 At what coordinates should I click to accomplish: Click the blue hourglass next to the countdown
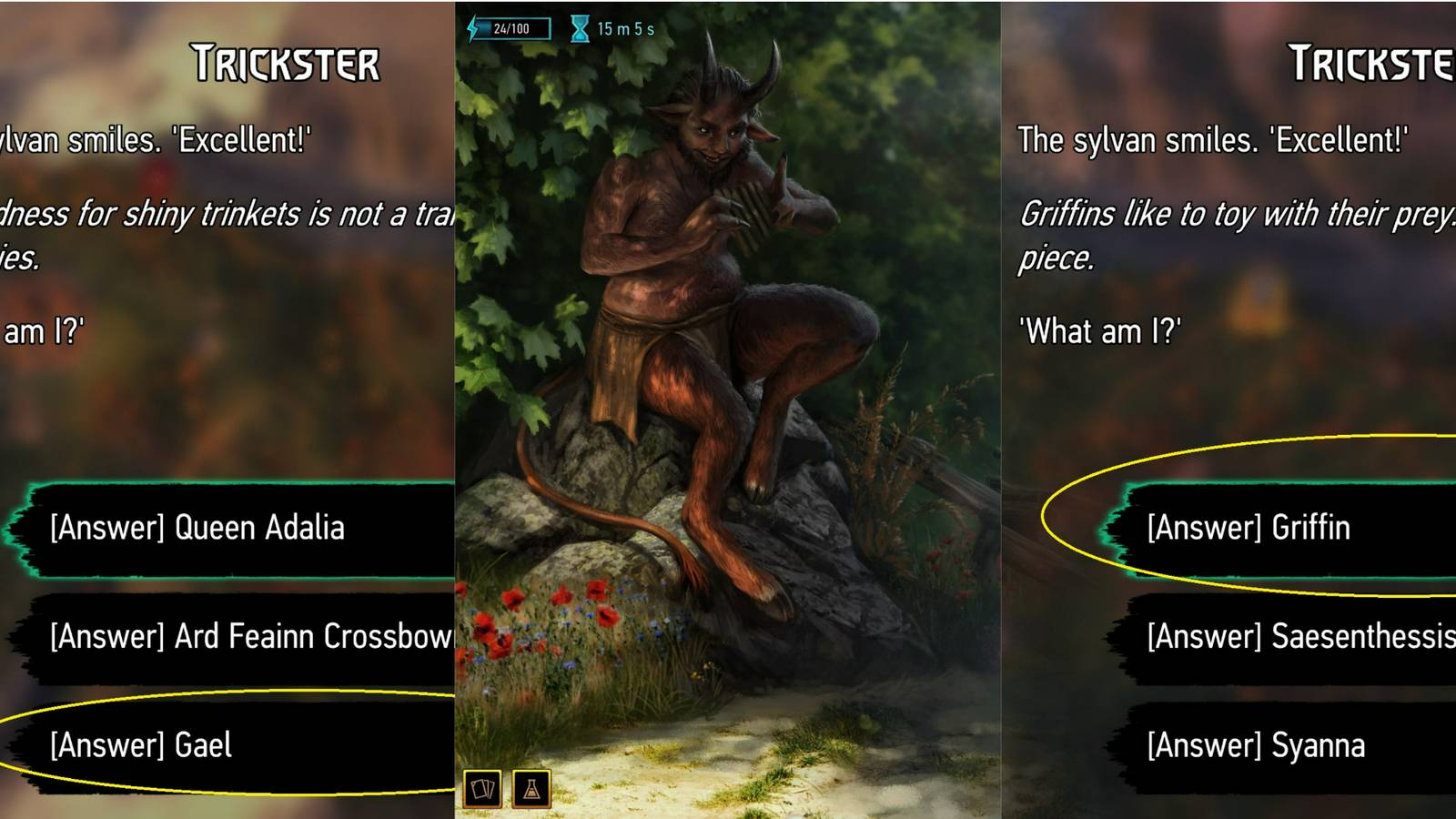[578, 26]
